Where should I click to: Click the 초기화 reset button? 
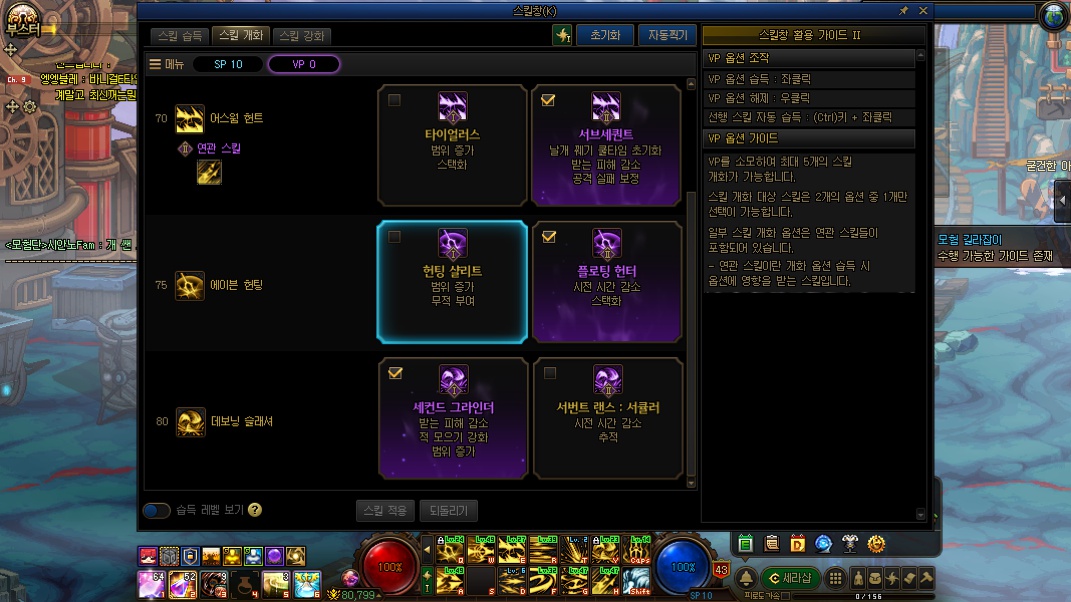coord(605,35)
